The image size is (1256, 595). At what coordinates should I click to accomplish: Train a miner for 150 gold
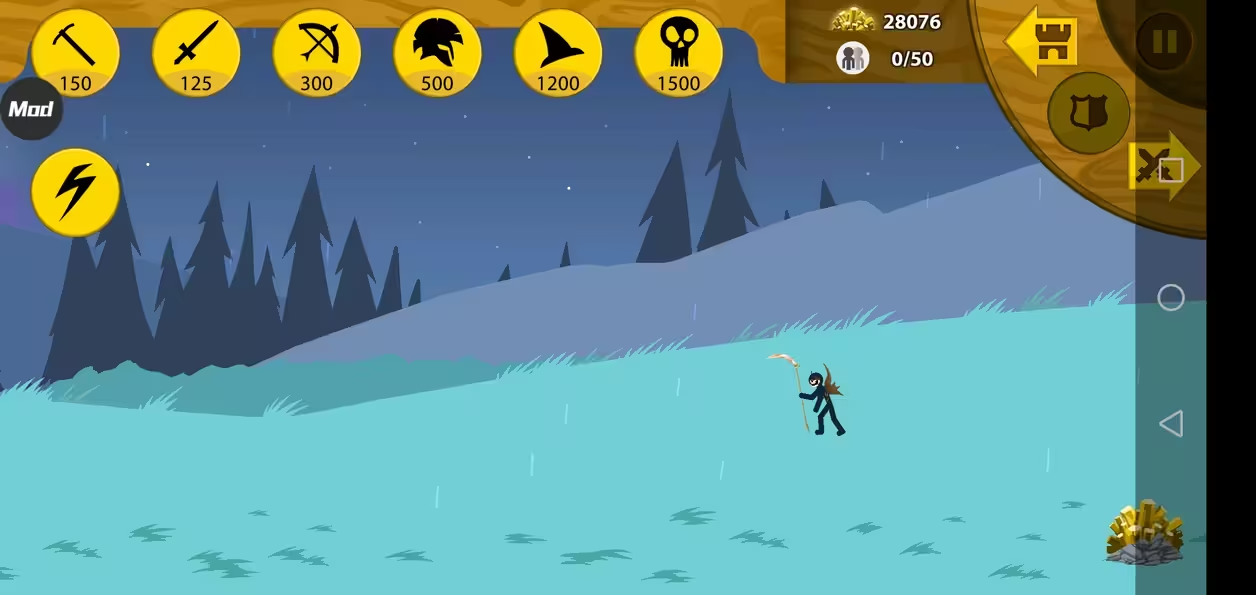[x=75, y=52]
